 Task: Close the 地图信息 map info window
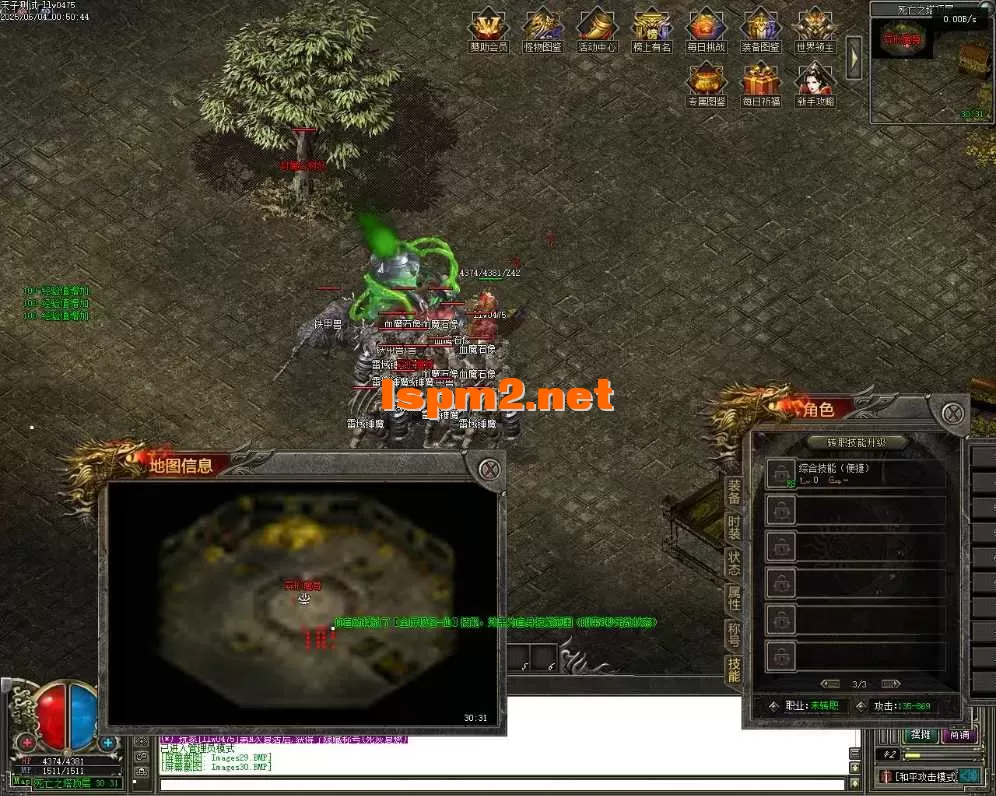click(x=488, y=468)
